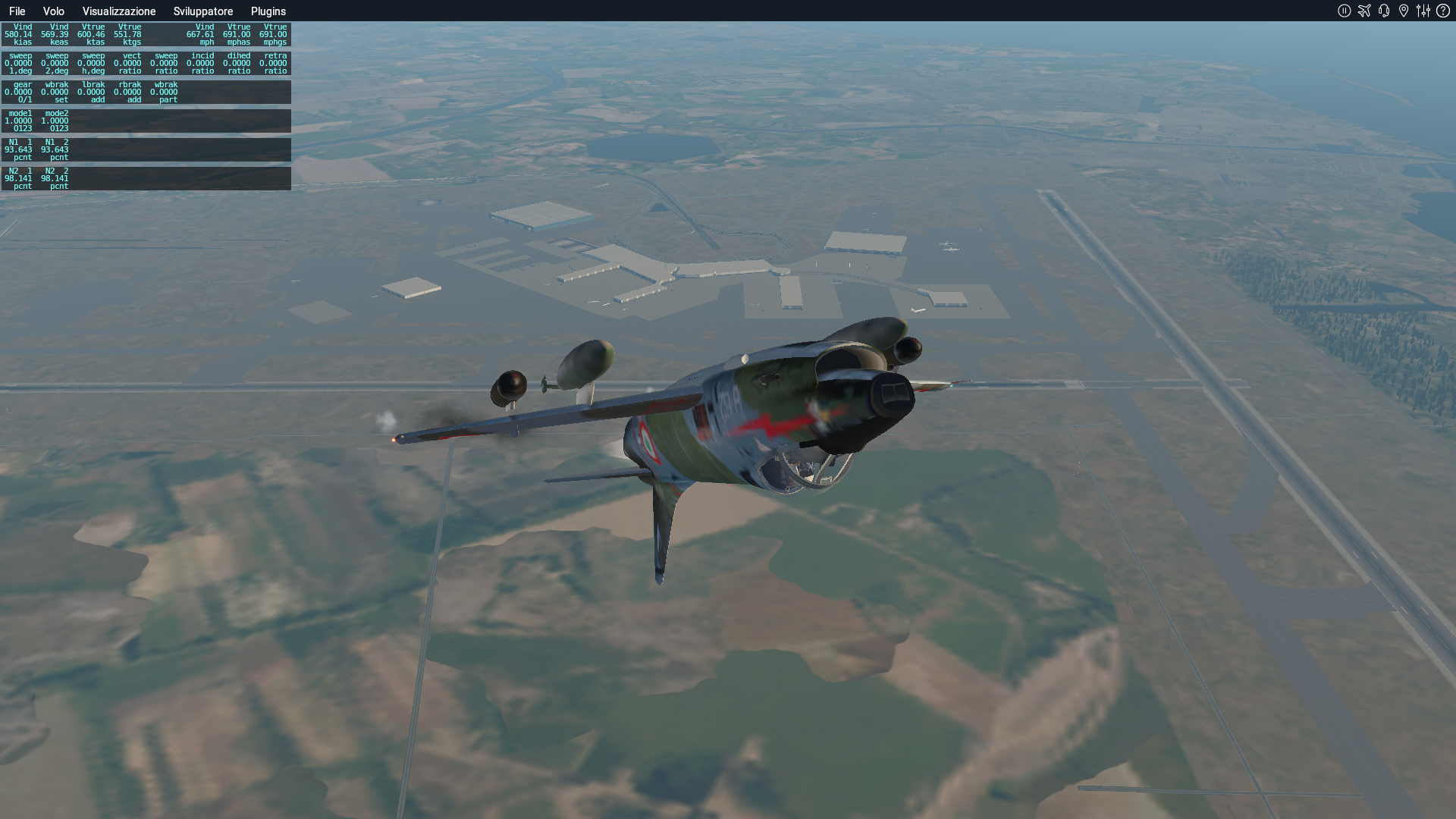Pause the simulation with the pause icon
Image resolution: width=1456 pixels, height=819 pixels.
pyautogui.click(x=1345, y=11)
